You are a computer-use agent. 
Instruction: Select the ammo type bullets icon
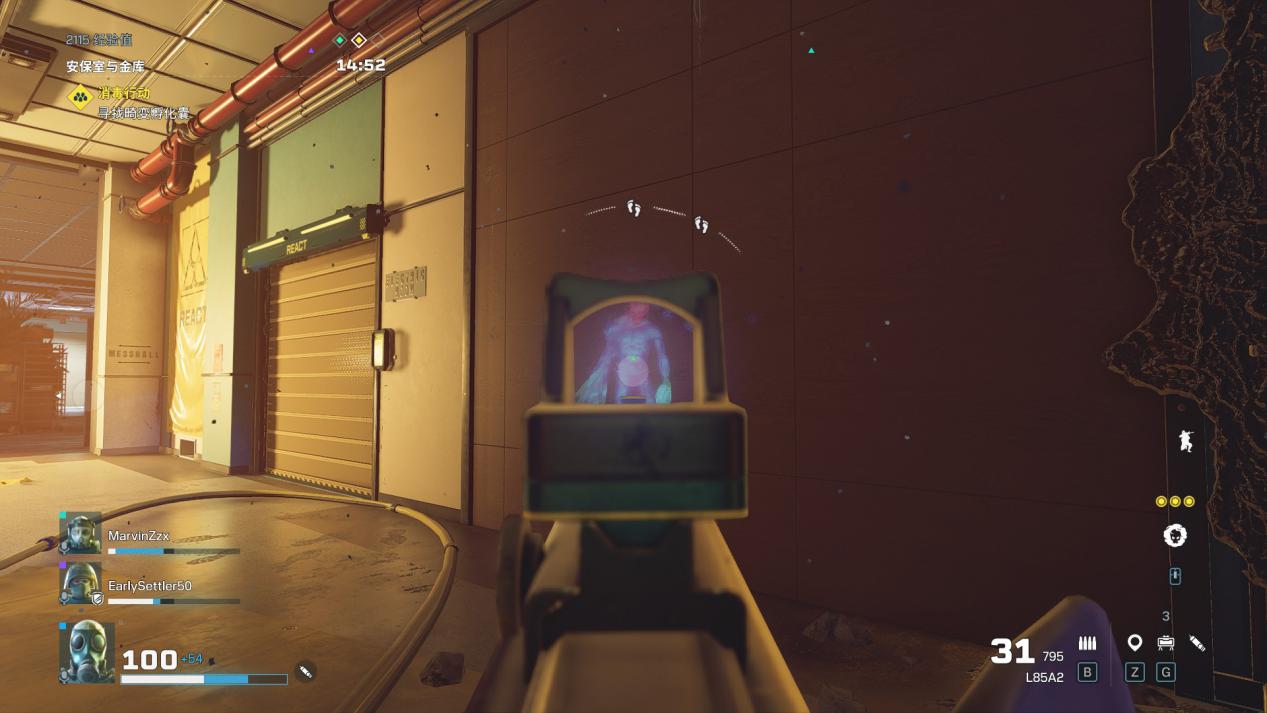pyautogui.click(x=1087, y=643)
